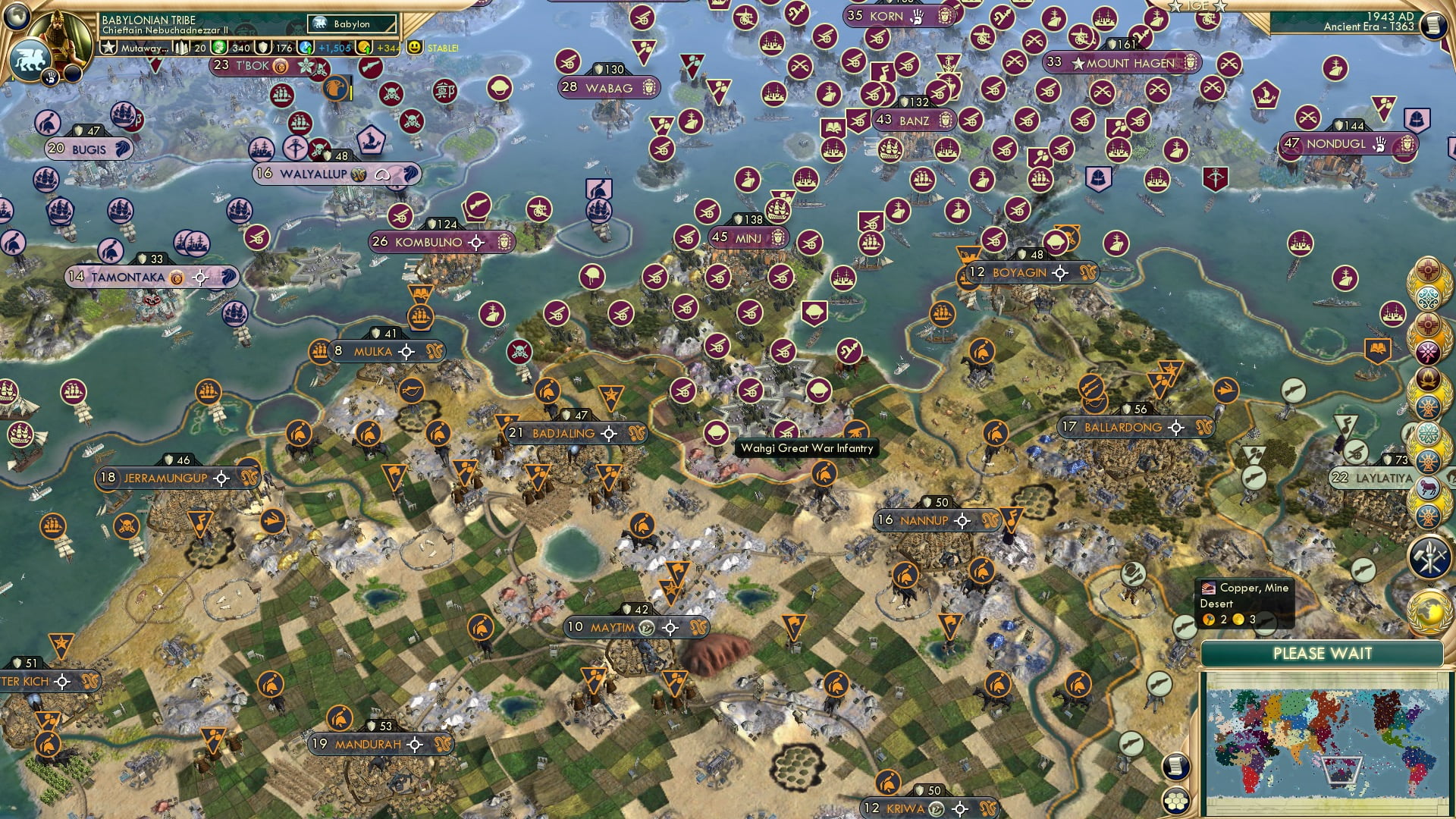The width and height of the screenshot is (1456, 819).
Task: Click the STABLE happiness smiley icon
Action: (x=413, y=48)
